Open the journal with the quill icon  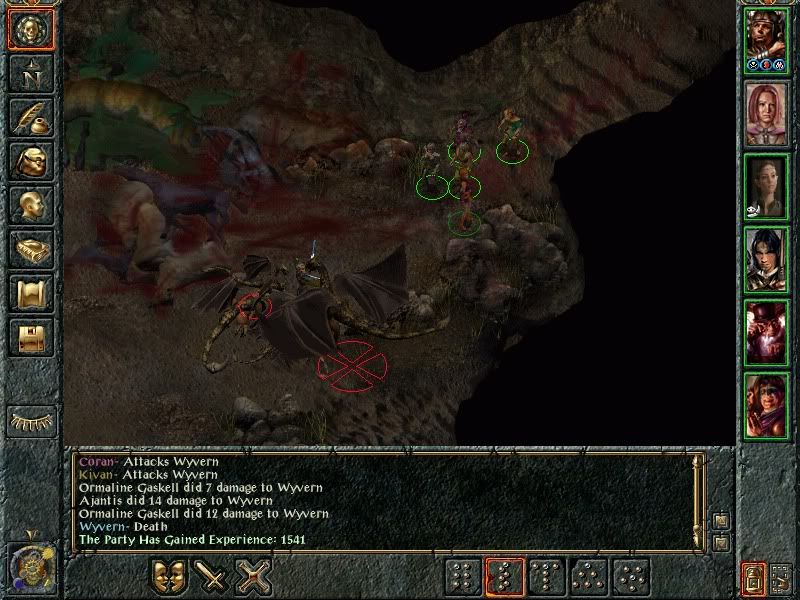click(29, 117)
